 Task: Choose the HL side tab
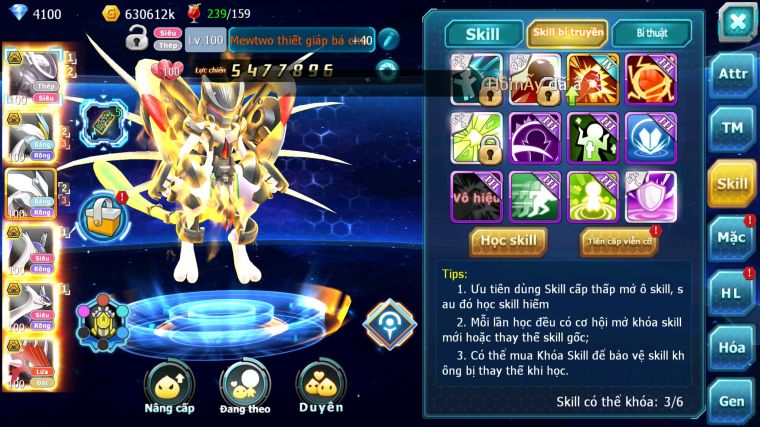pyautogui.click(x=733, y=293)
